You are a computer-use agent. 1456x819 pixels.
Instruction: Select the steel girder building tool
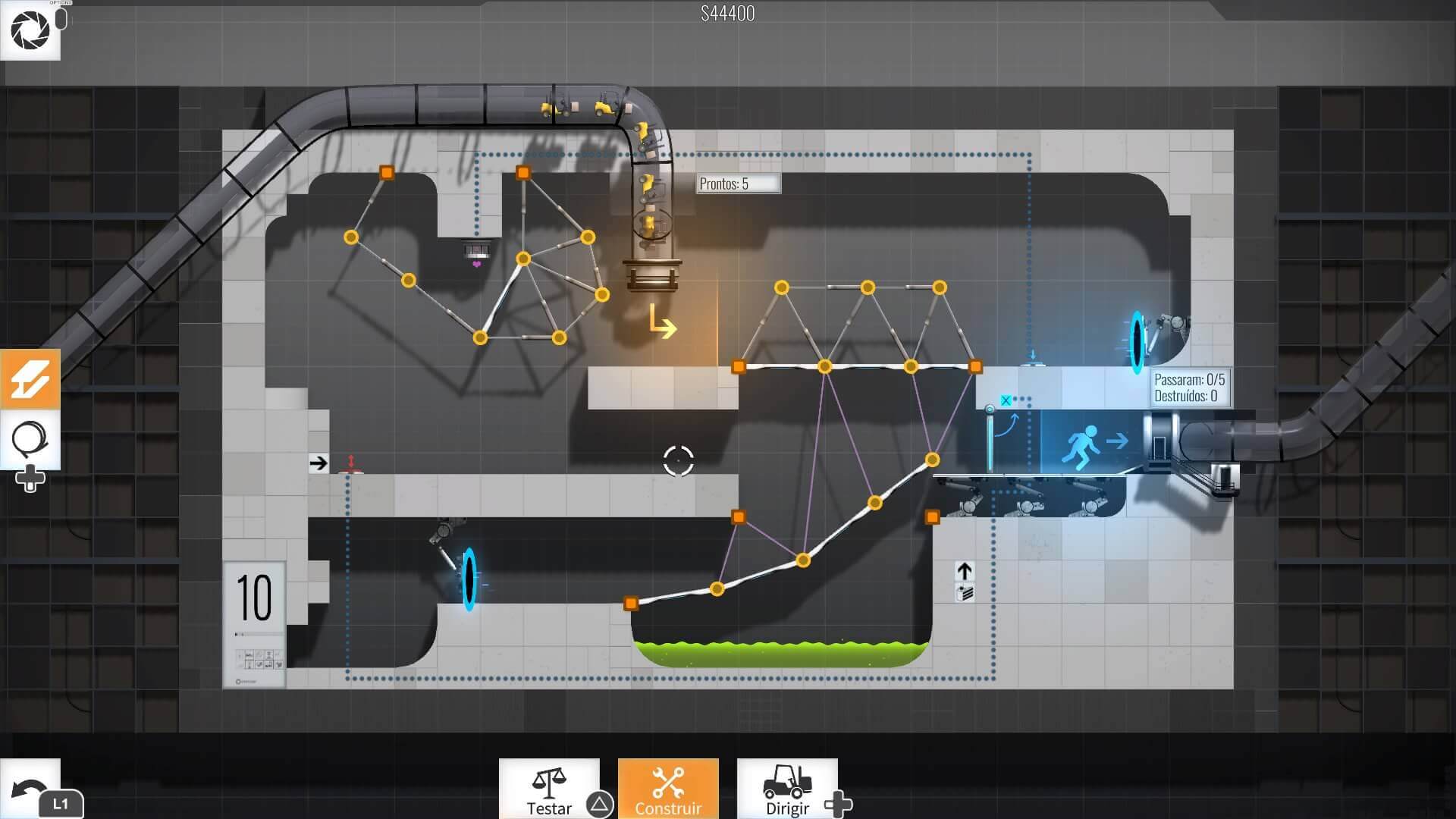30,378
